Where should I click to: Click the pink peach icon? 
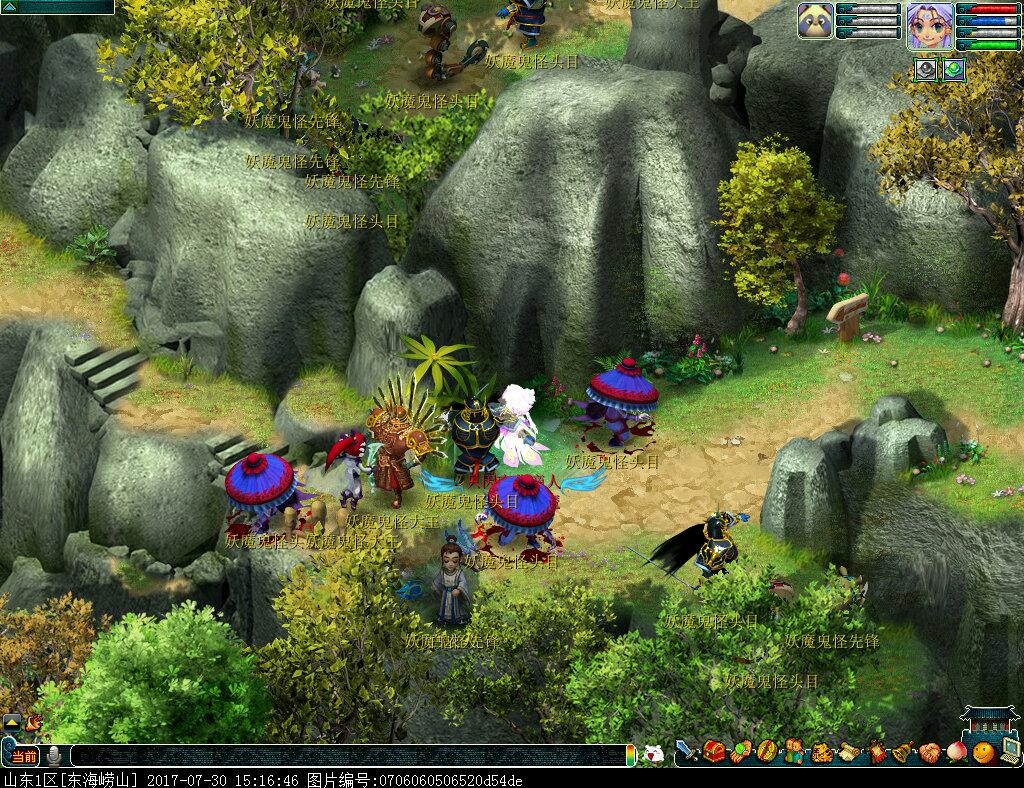click(957, 752)
